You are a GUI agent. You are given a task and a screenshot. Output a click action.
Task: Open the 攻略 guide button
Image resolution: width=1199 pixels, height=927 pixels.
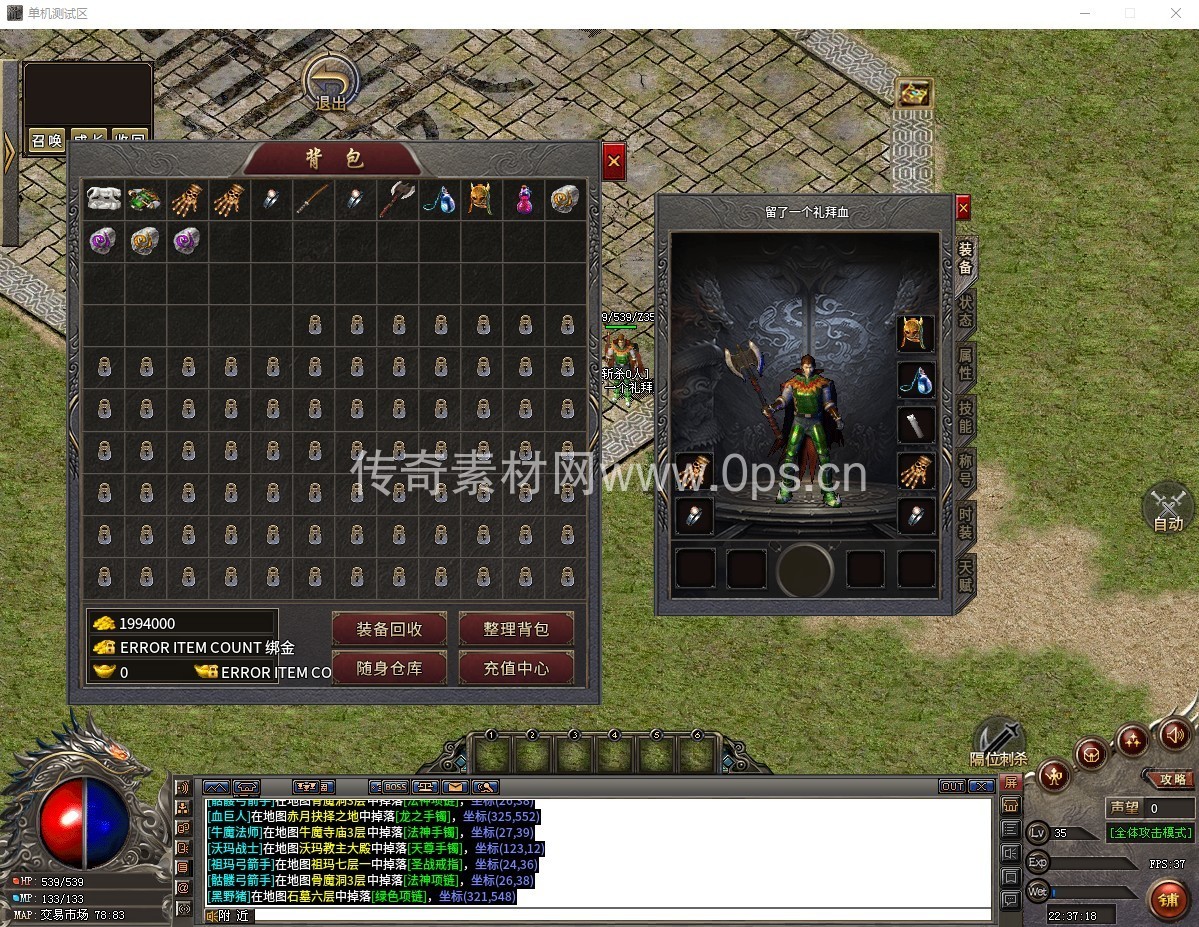(1171, 779)
